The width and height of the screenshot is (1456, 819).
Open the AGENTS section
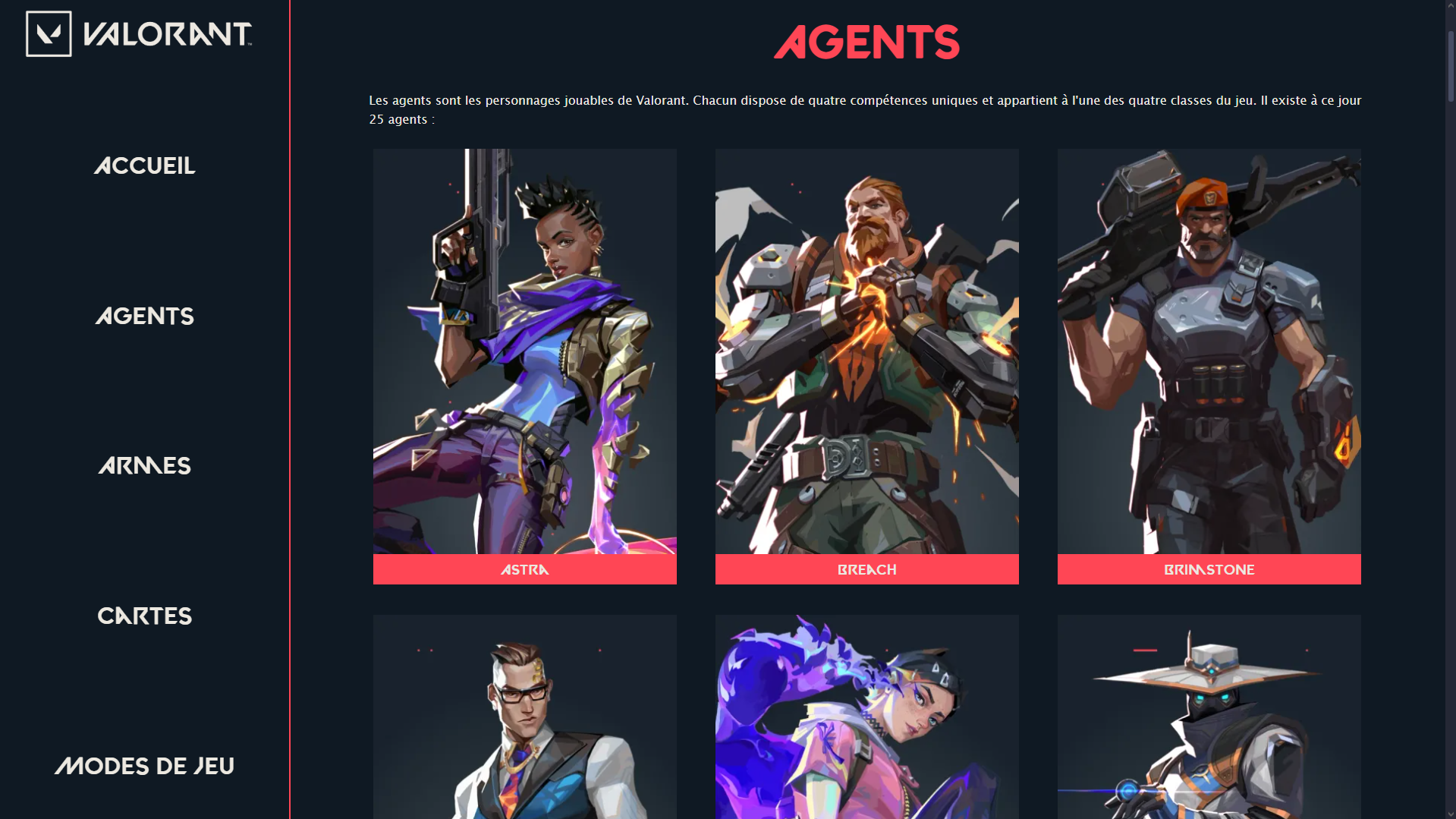(x=144, y=316)
